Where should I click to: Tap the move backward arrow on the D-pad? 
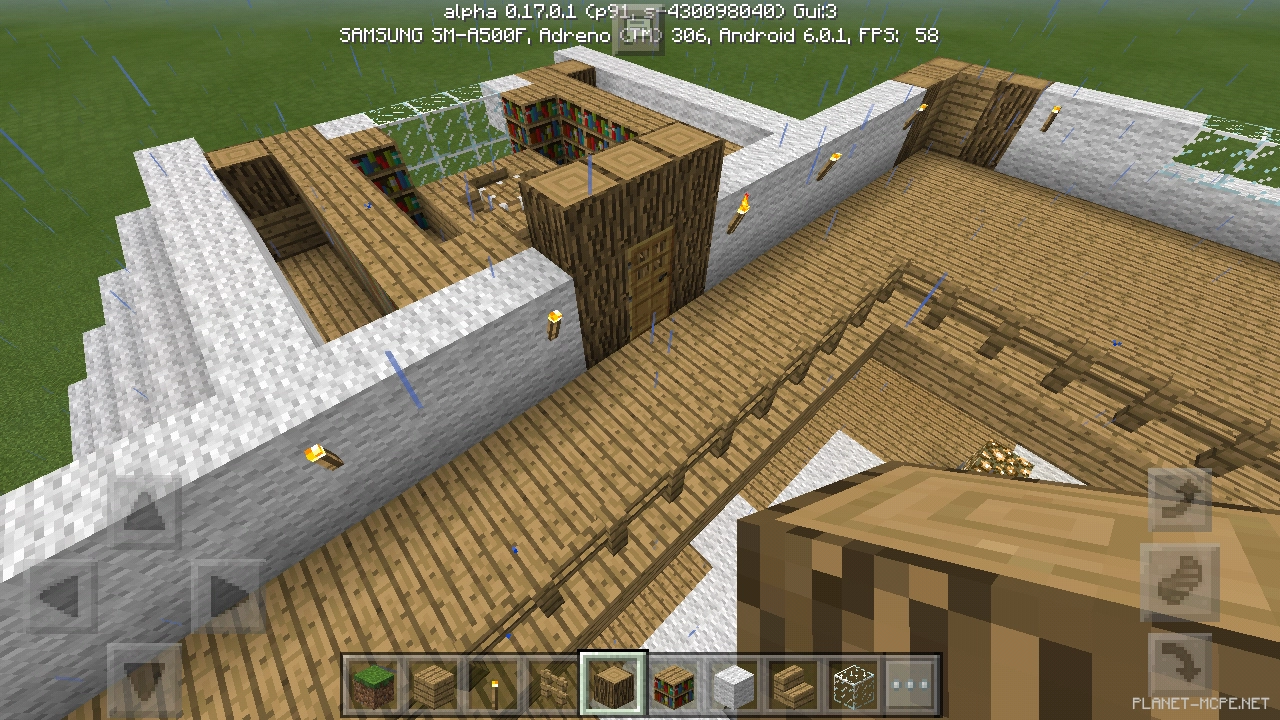click(145, 680)
